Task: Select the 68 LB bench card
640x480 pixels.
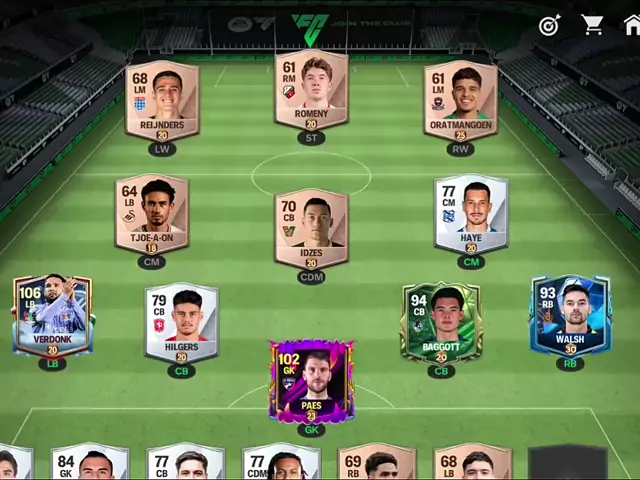Action: [472, 464]
